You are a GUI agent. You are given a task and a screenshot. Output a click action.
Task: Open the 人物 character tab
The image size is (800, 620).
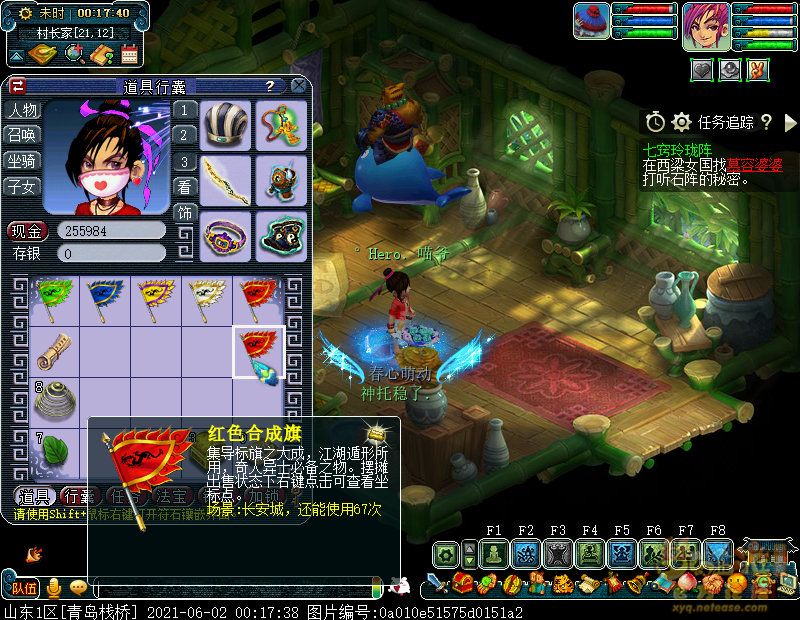point(22,110)
